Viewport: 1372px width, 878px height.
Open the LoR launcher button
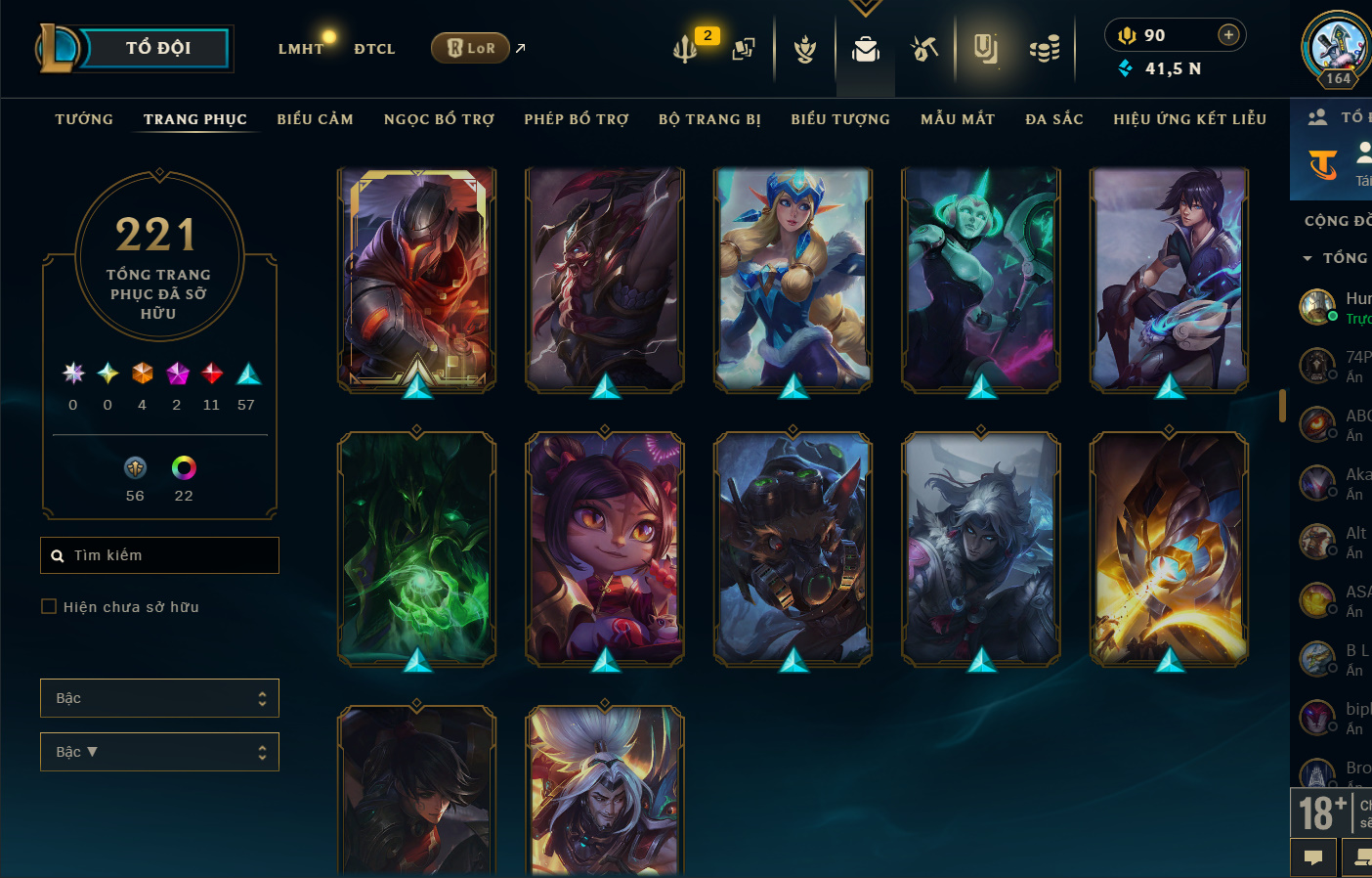[470, 48]
